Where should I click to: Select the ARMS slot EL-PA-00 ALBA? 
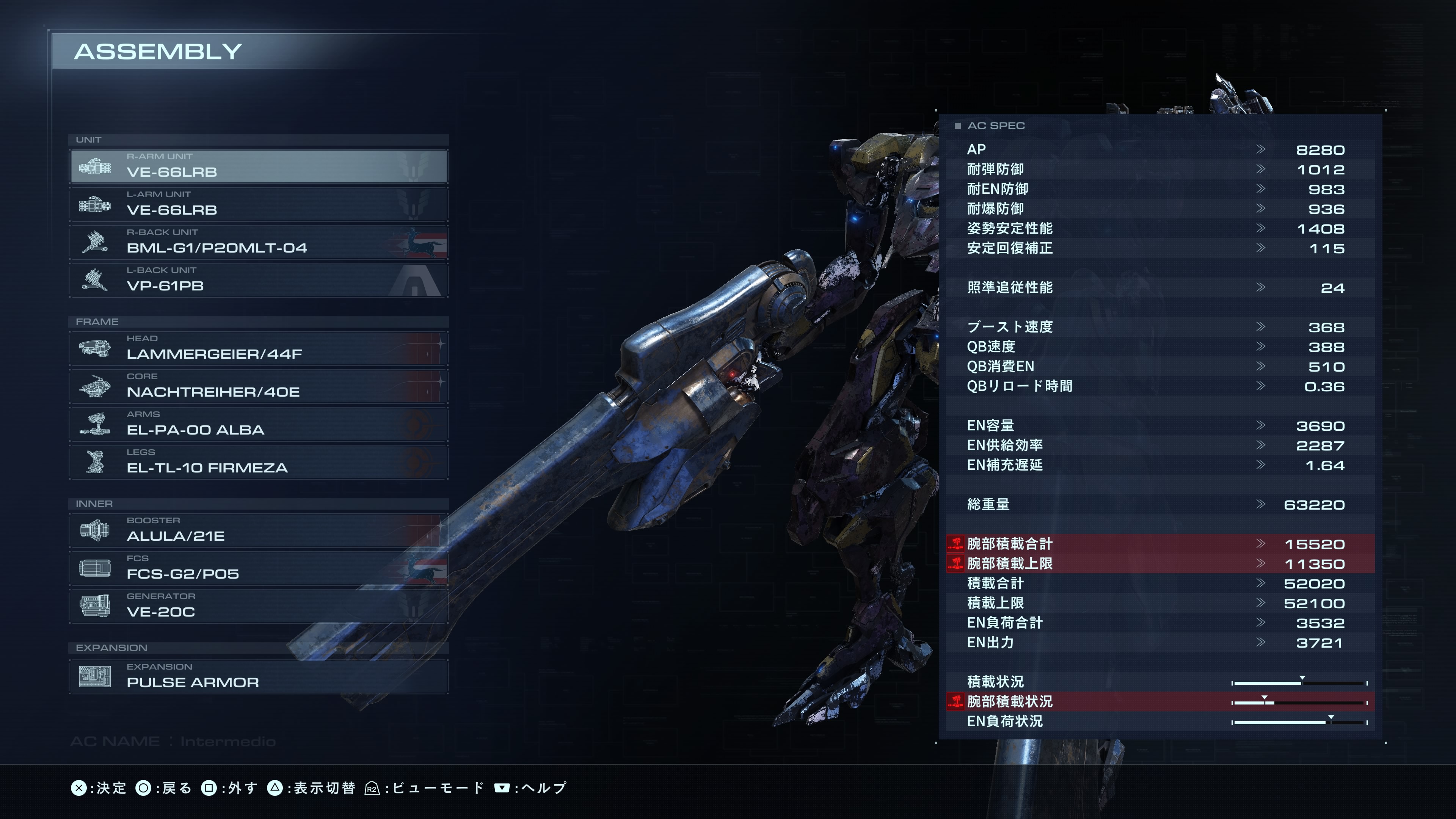pyautogui.click(x=259, y=424)
